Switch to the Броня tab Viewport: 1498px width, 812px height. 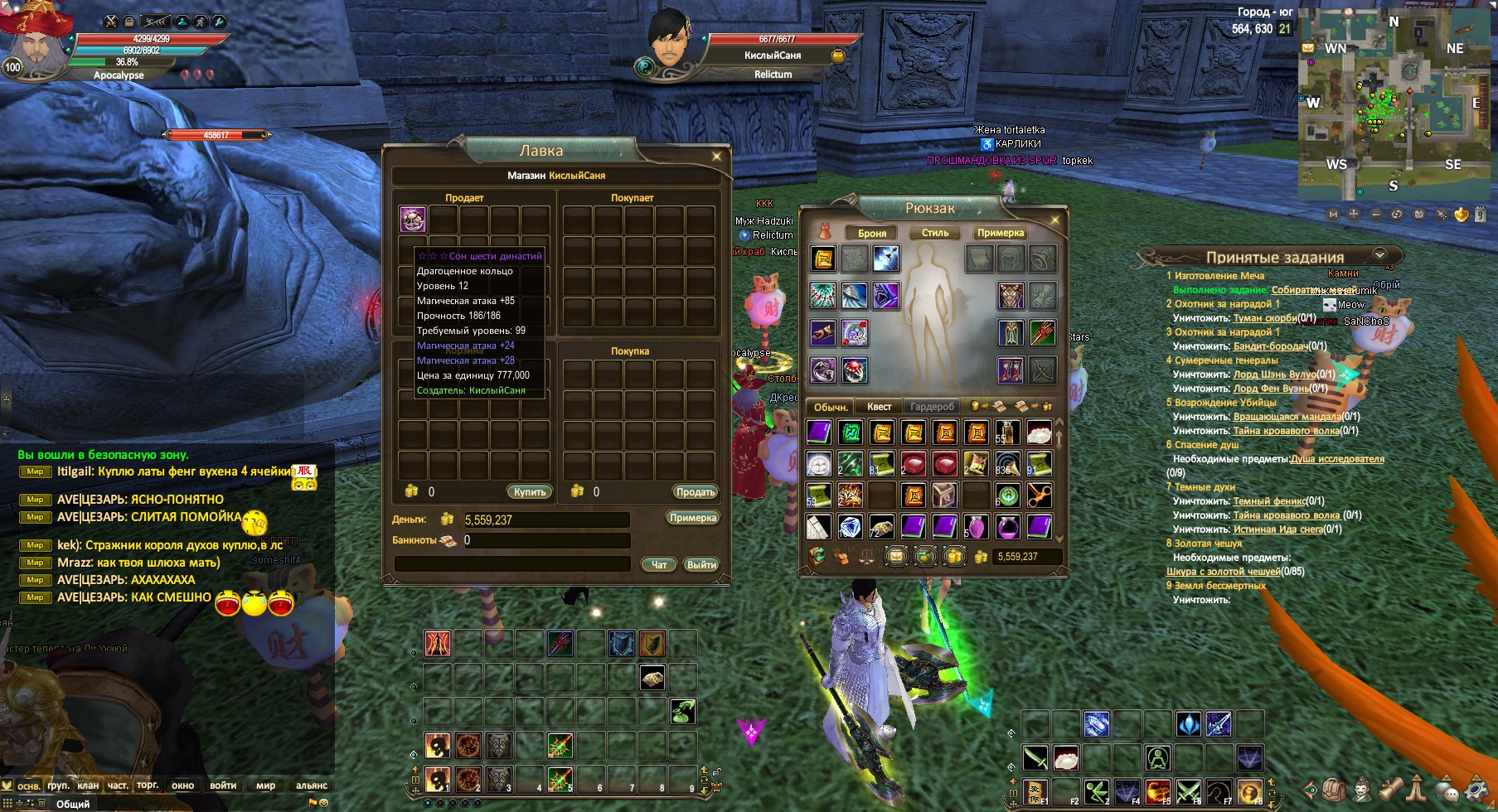click(871, 234)
